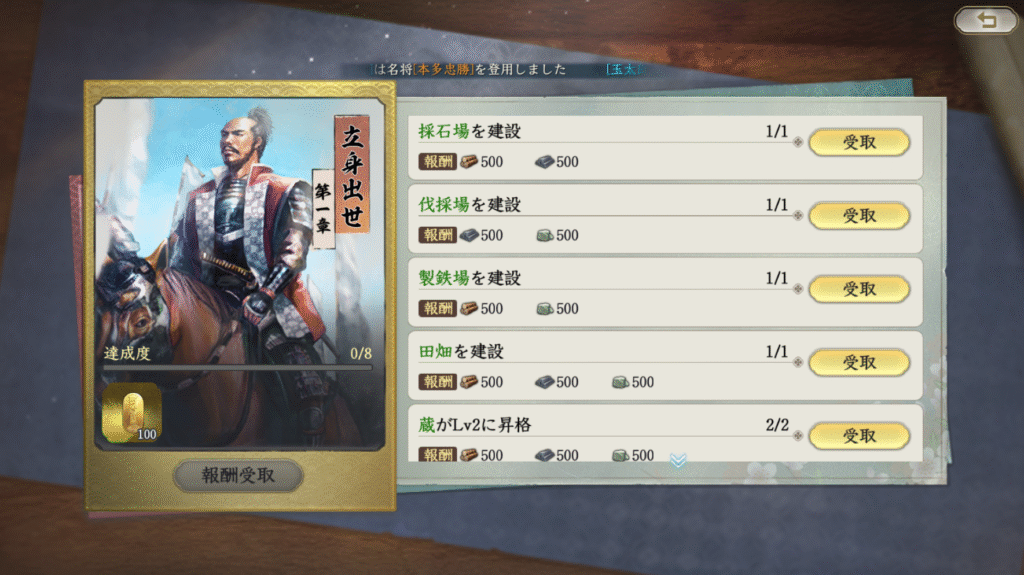Tap the gold coin 100 reward icon
The width and height of the screenshot is (1024, 575).
click(x=131, y=412)
